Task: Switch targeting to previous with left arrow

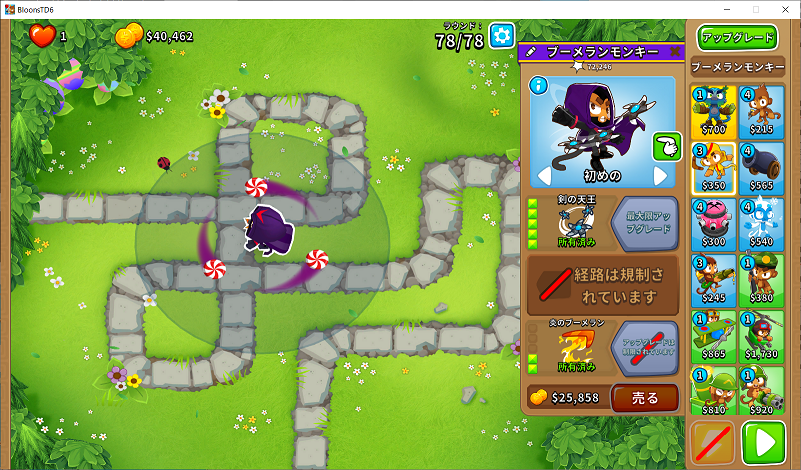Action: pyautogui.click(x=545, y=176)
